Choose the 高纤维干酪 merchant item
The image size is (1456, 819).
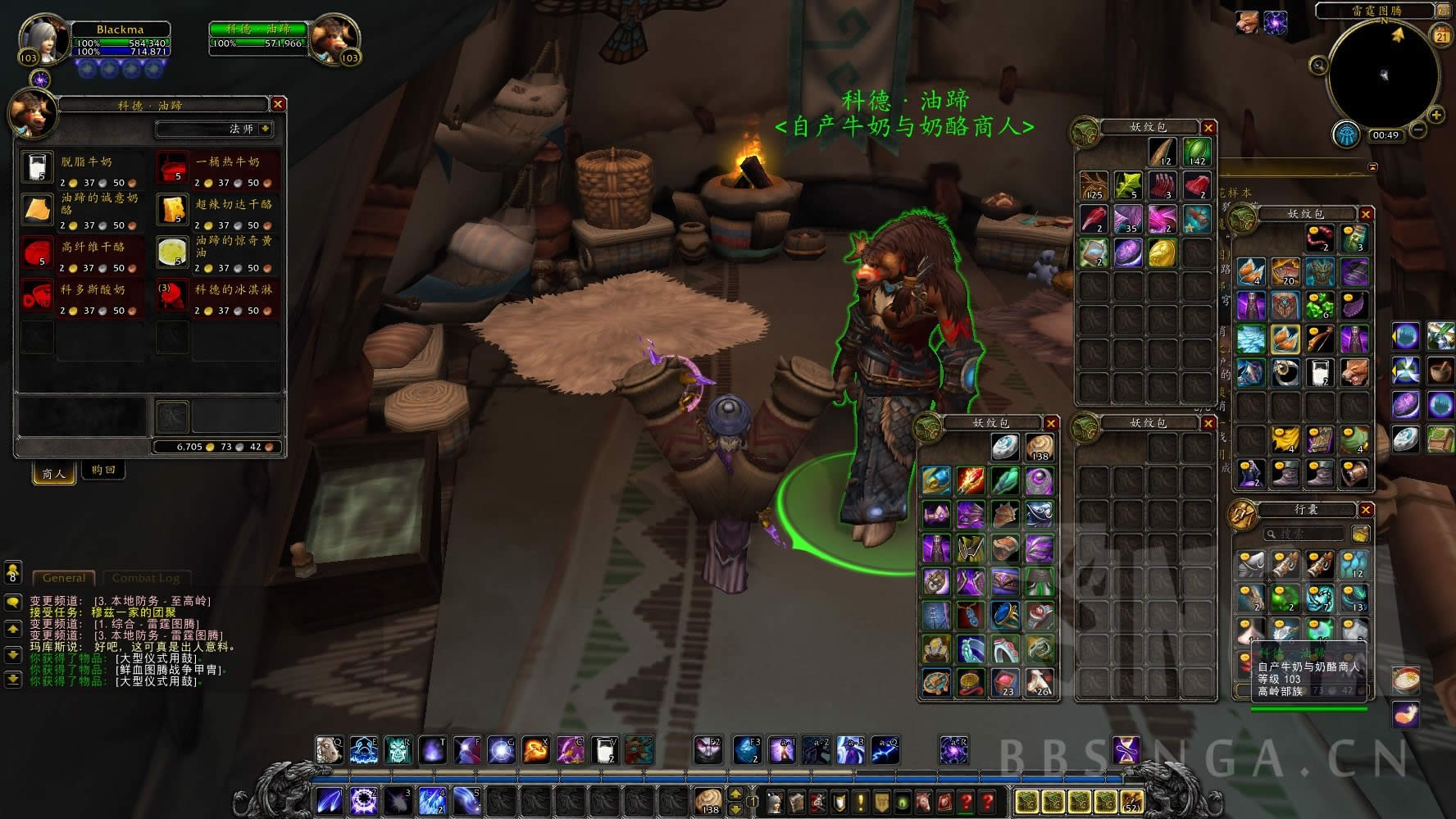point(37,253)
